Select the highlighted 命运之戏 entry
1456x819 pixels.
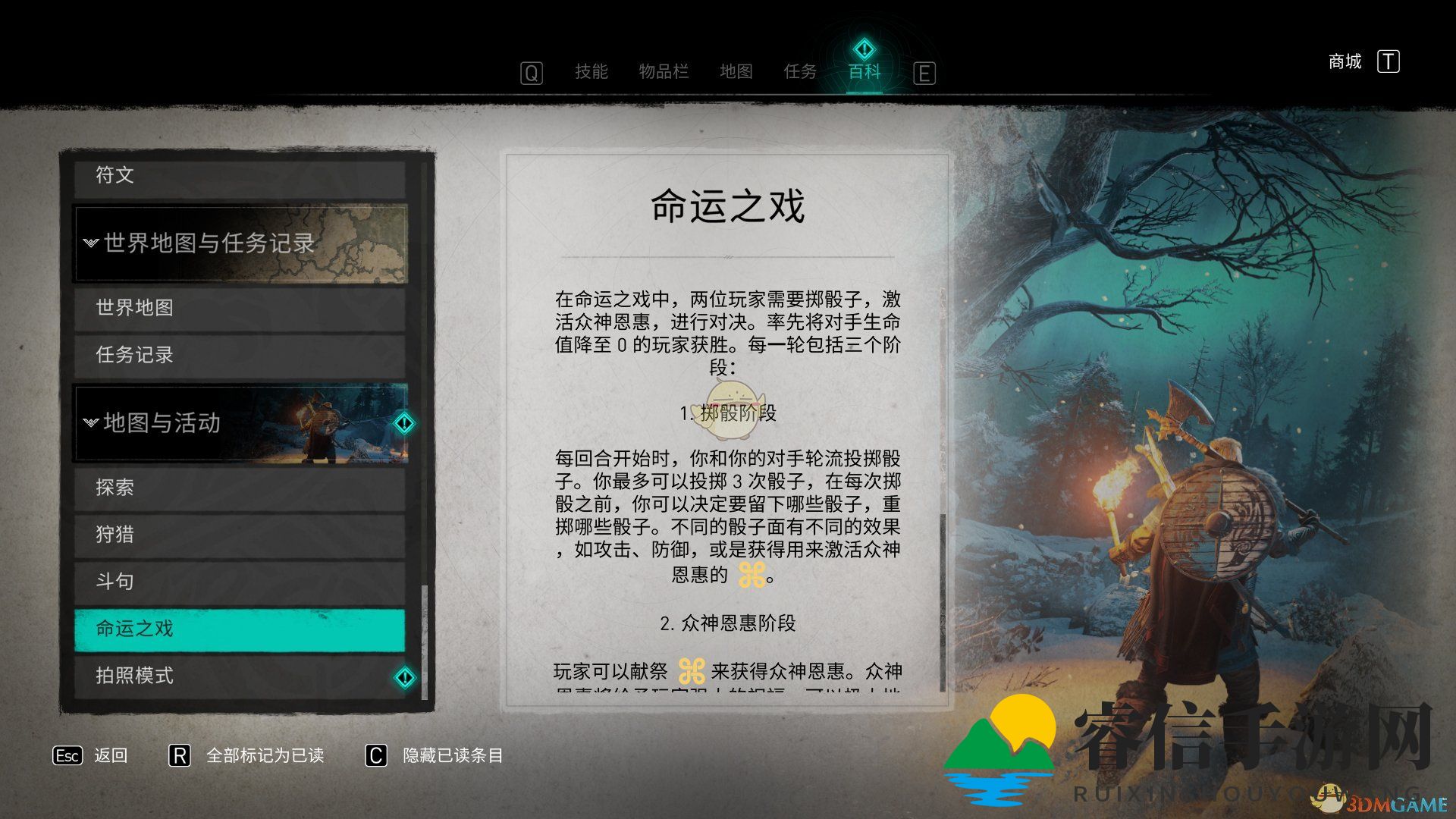tap(240, 629)
